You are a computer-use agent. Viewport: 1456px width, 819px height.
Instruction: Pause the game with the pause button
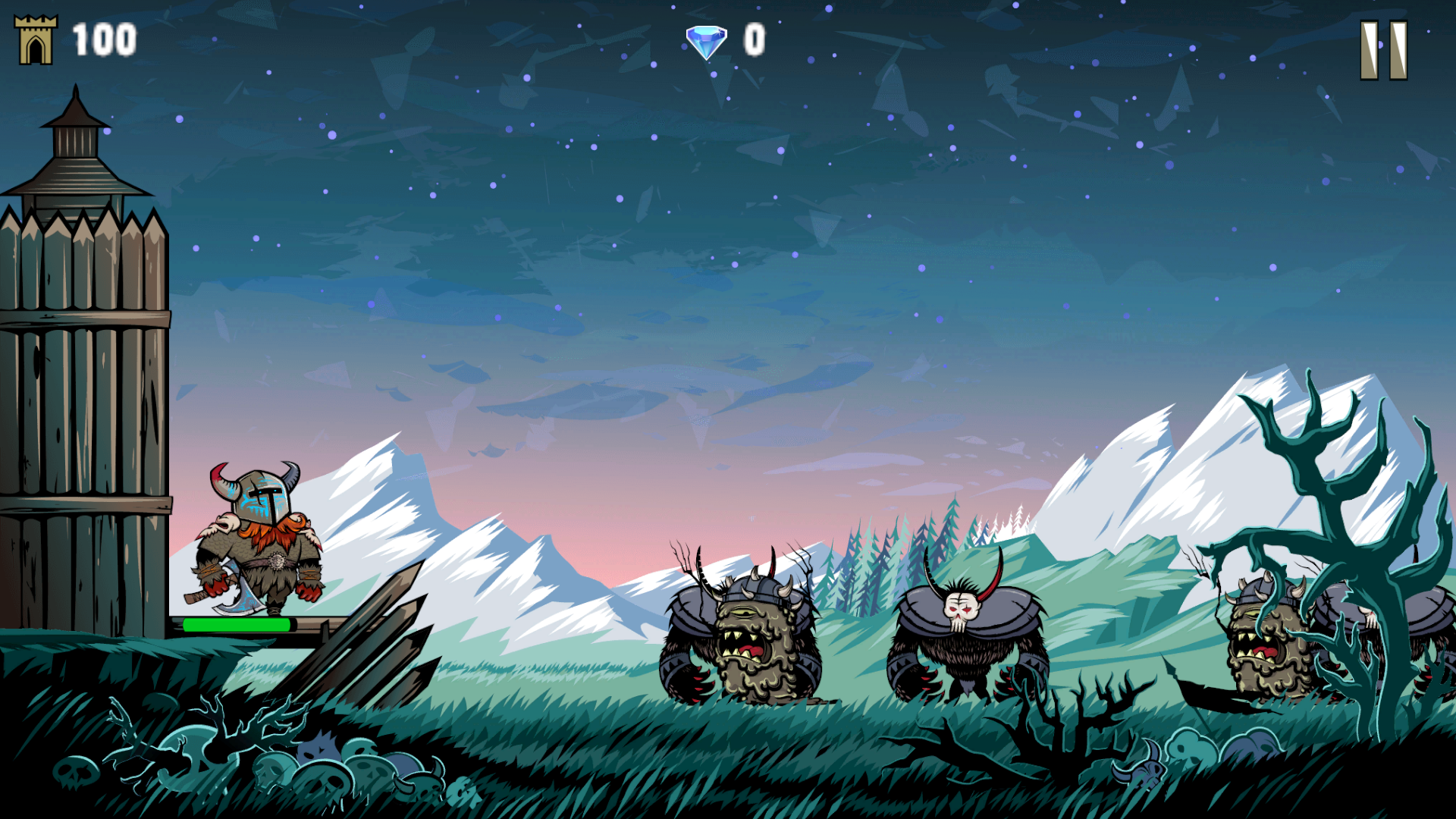click(x=1384, y=50)
